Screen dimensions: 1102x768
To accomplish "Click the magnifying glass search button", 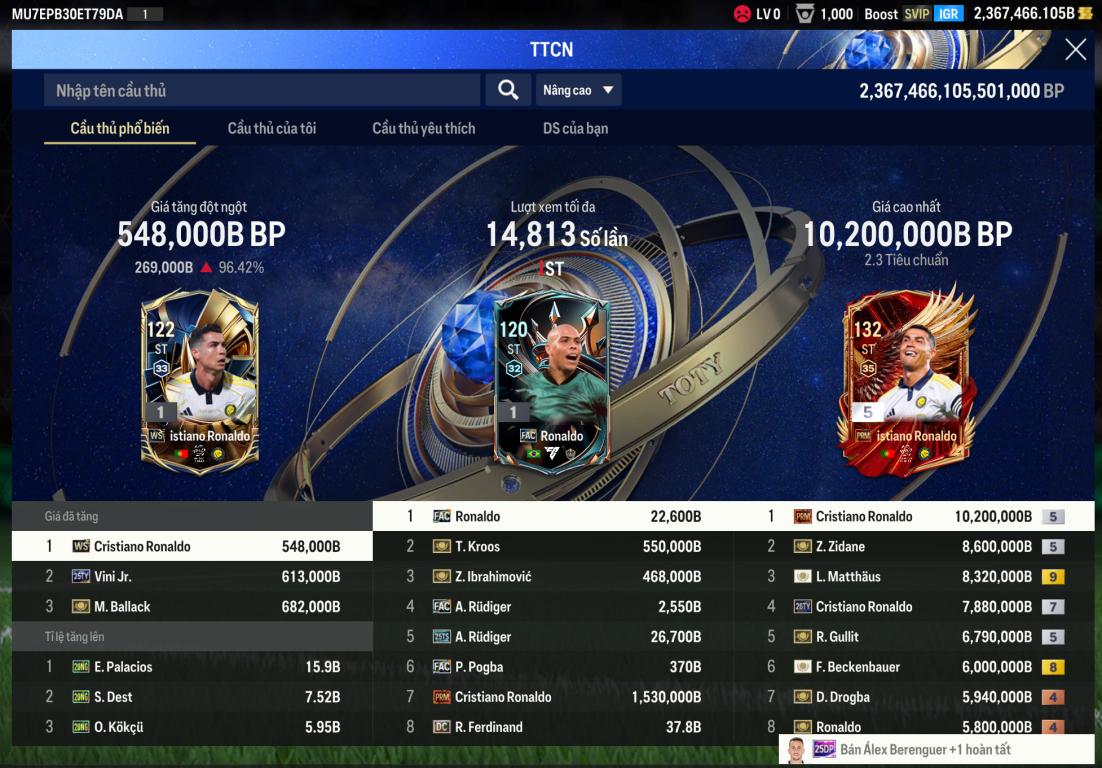I will coord(508,90).
